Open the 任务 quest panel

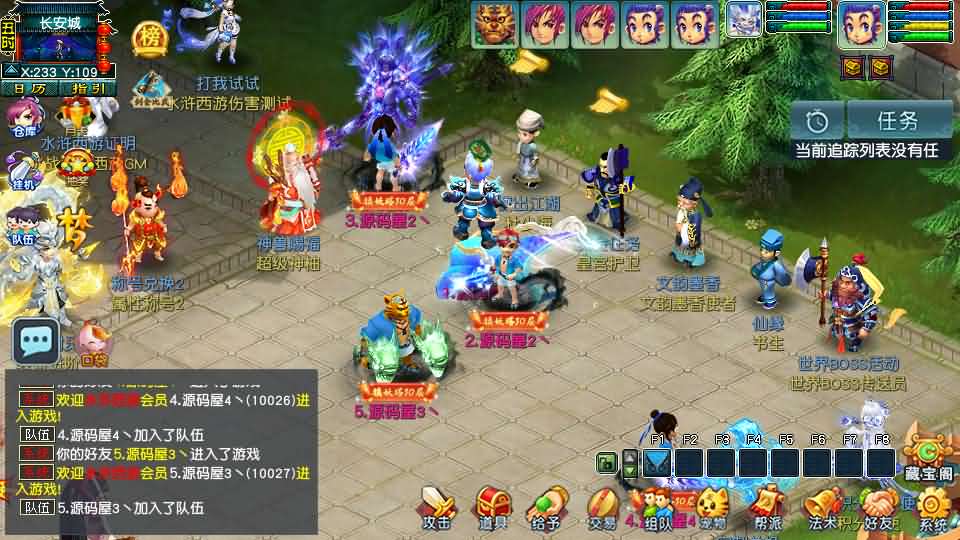click(898, 121)
